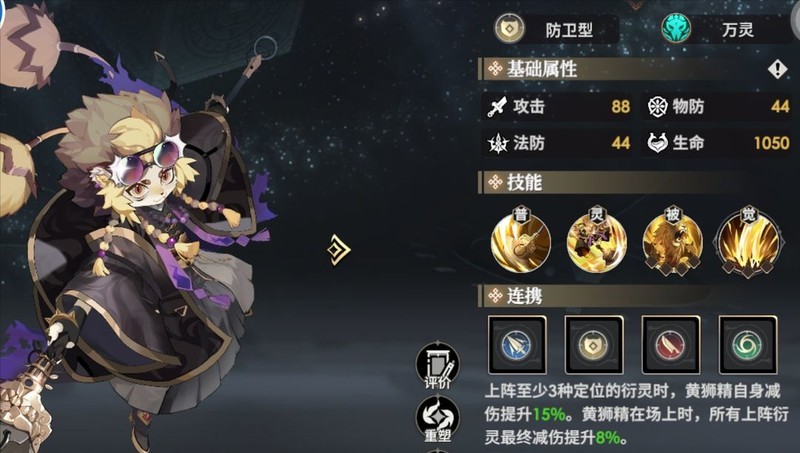Select the gold shield bond icon
The height and width of the screenshot is (453, 800).
coord(593,345)
